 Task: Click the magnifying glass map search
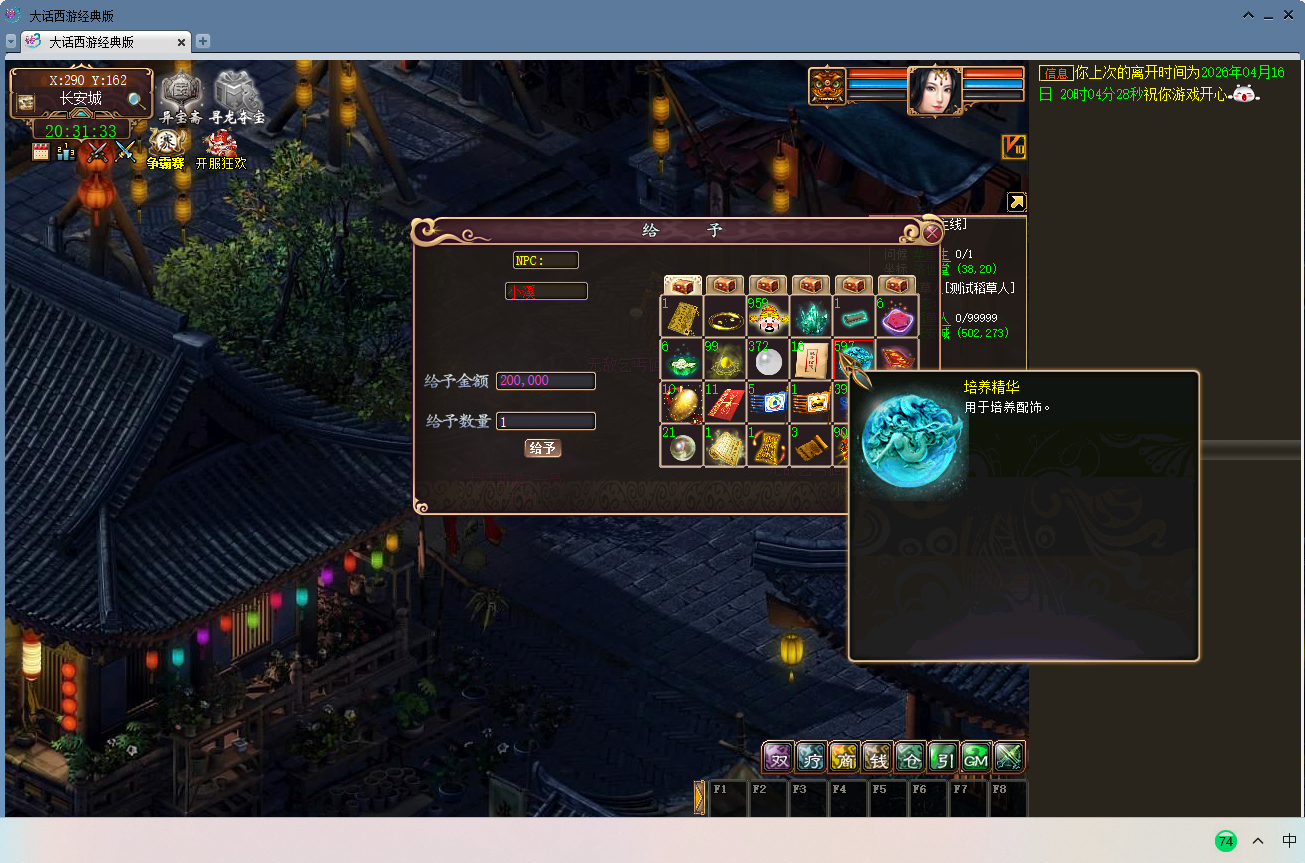(x=137, y=100)
